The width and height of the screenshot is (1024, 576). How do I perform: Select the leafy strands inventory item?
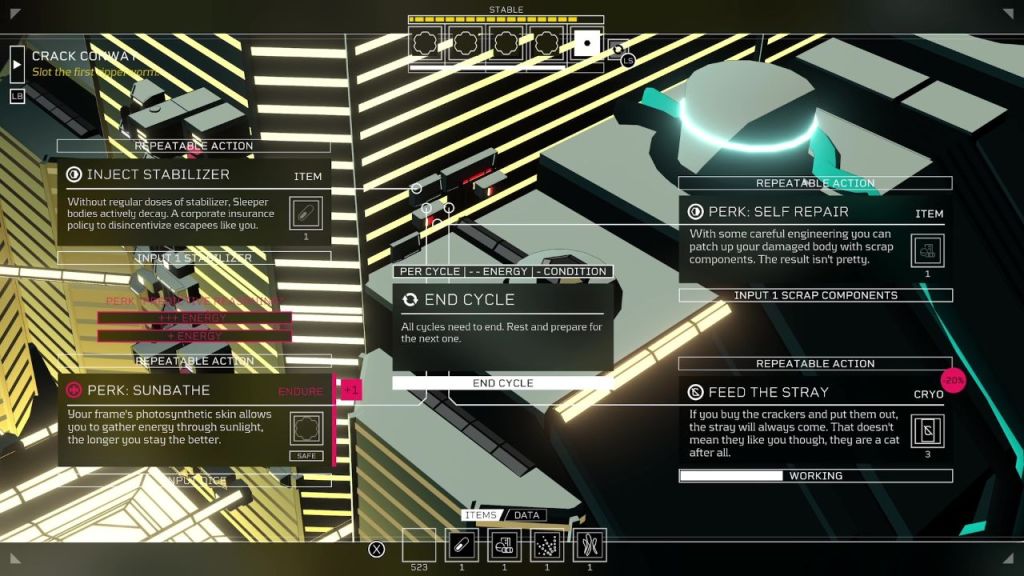click(x=589, y=545)
